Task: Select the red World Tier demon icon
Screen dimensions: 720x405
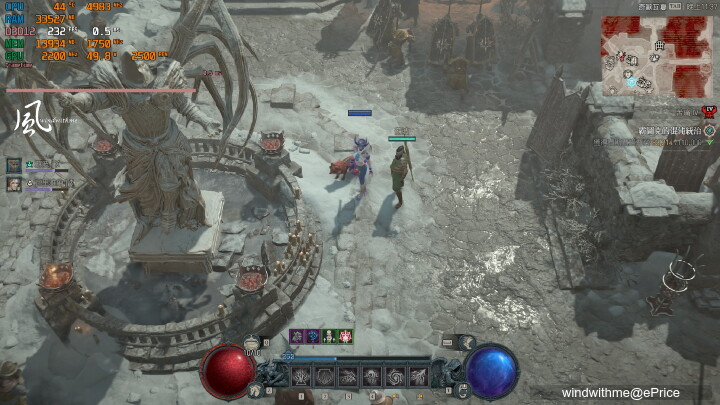Action: coord(709,111)
